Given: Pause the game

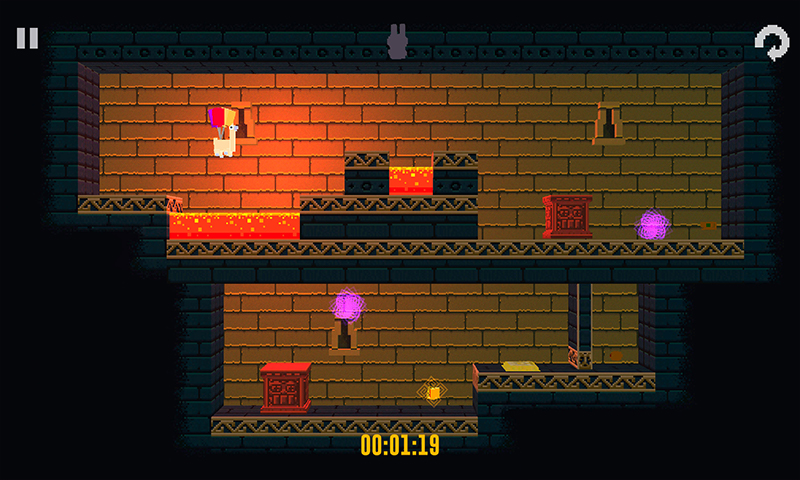Looking at the screenshot, I should tap(27, 39).
